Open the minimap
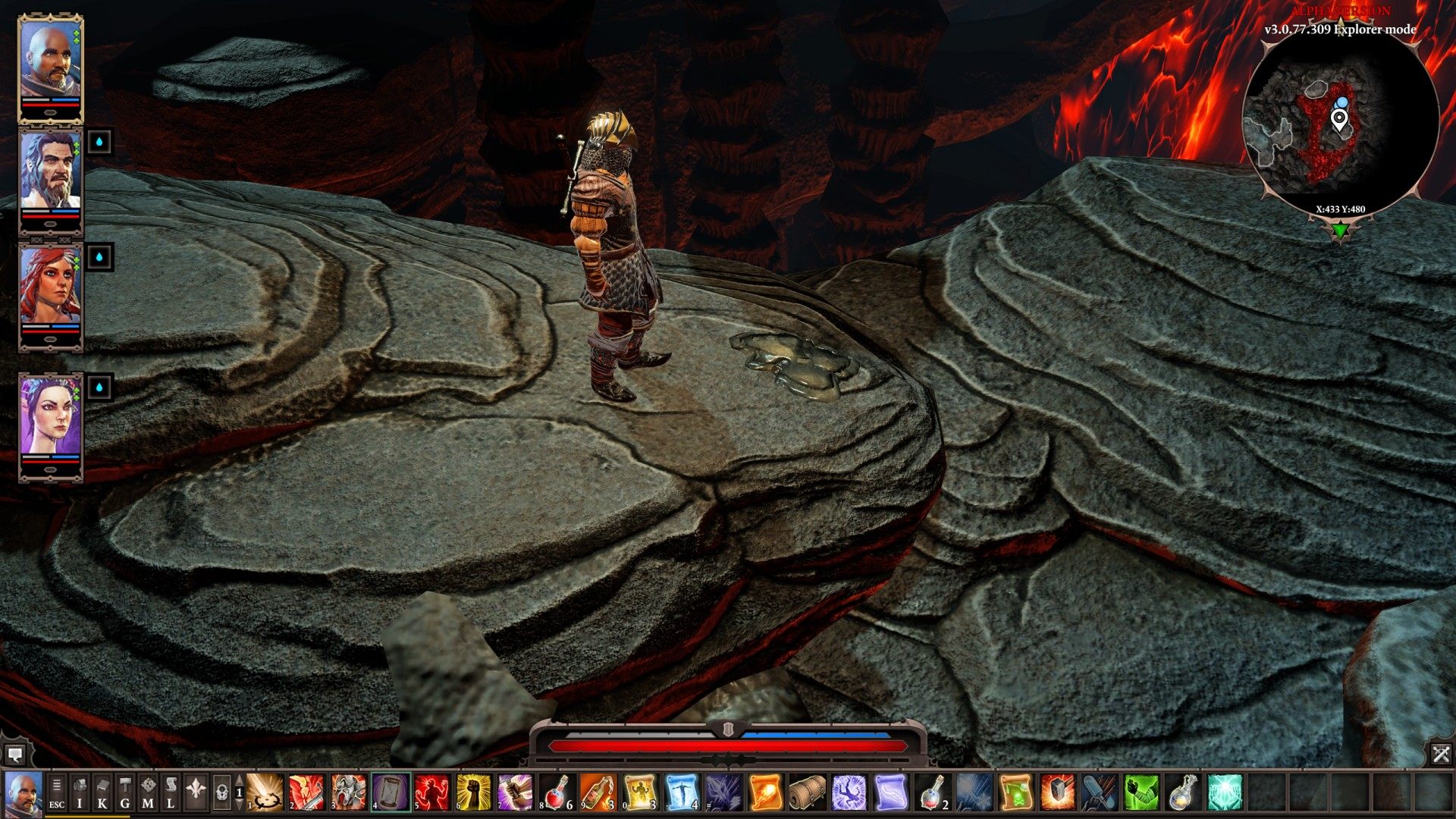 click(x=1340, y=120)
